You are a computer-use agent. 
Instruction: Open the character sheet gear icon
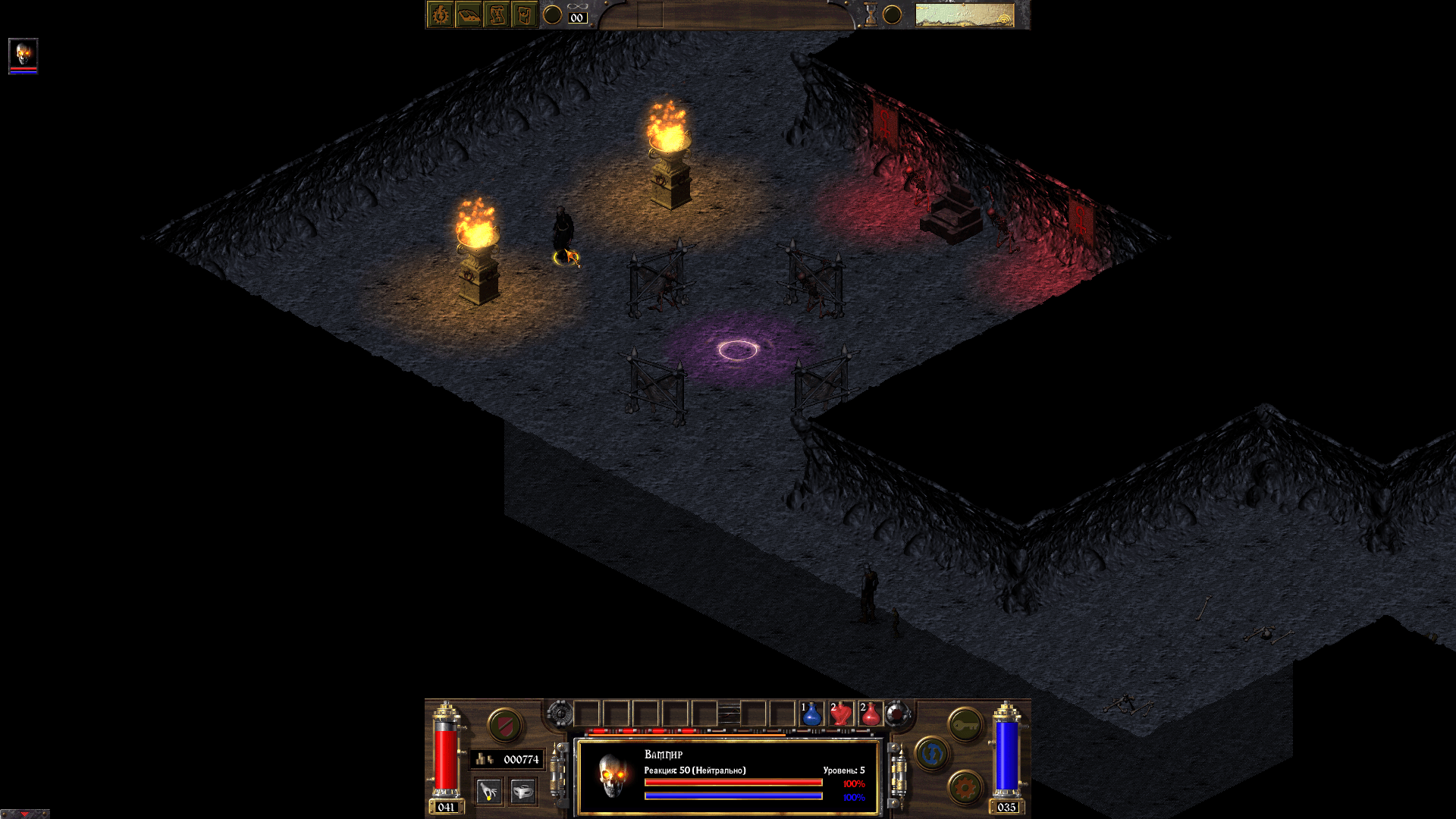point(441,15)
